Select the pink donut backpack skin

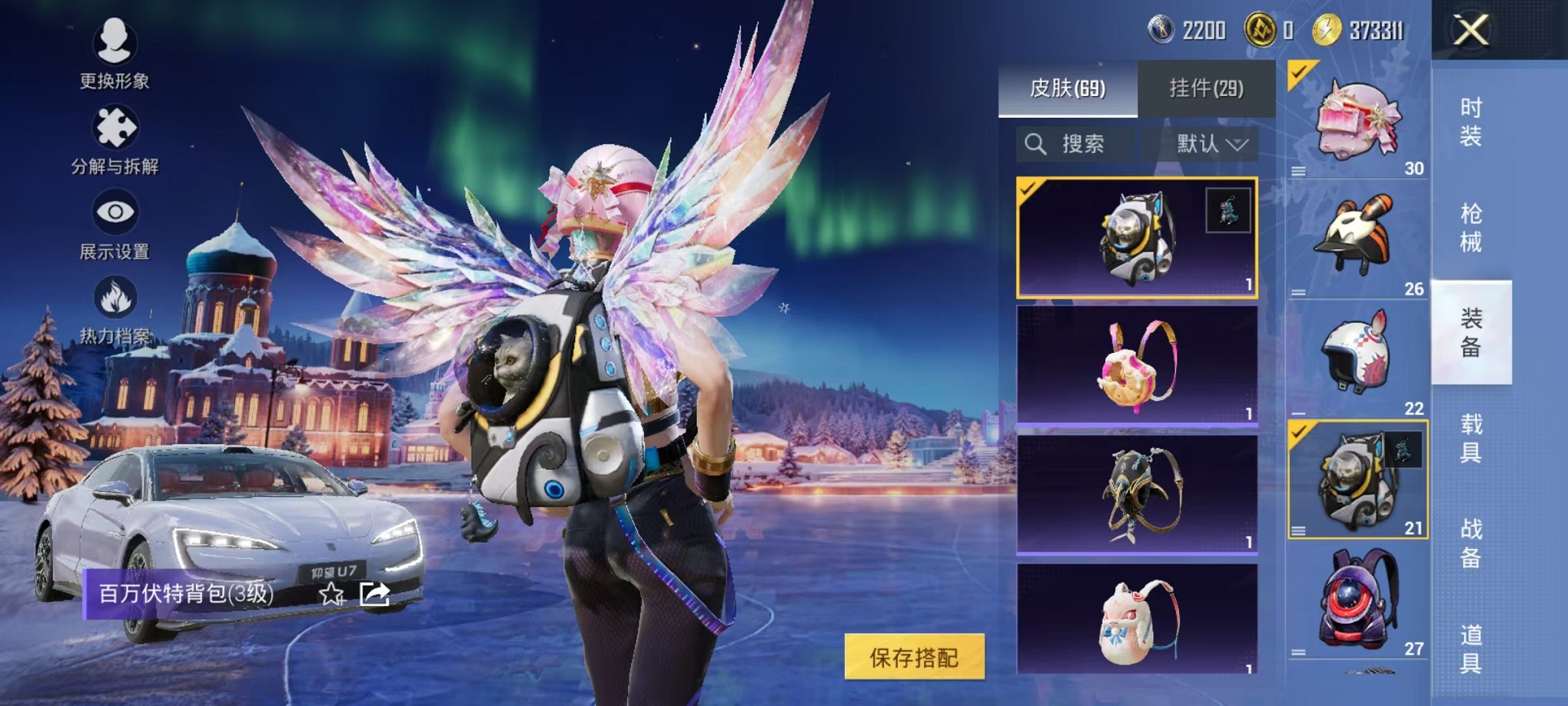pyautogui.click(x=1137, y=365)
